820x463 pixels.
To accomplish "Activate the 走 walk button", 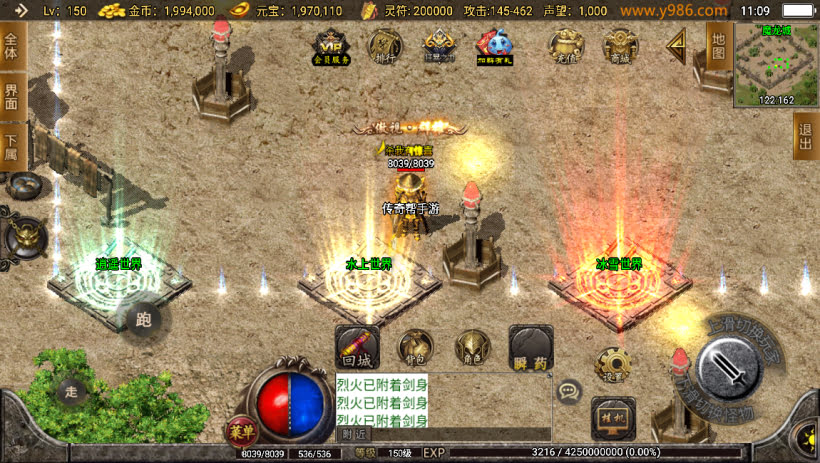I will [70, 391].
